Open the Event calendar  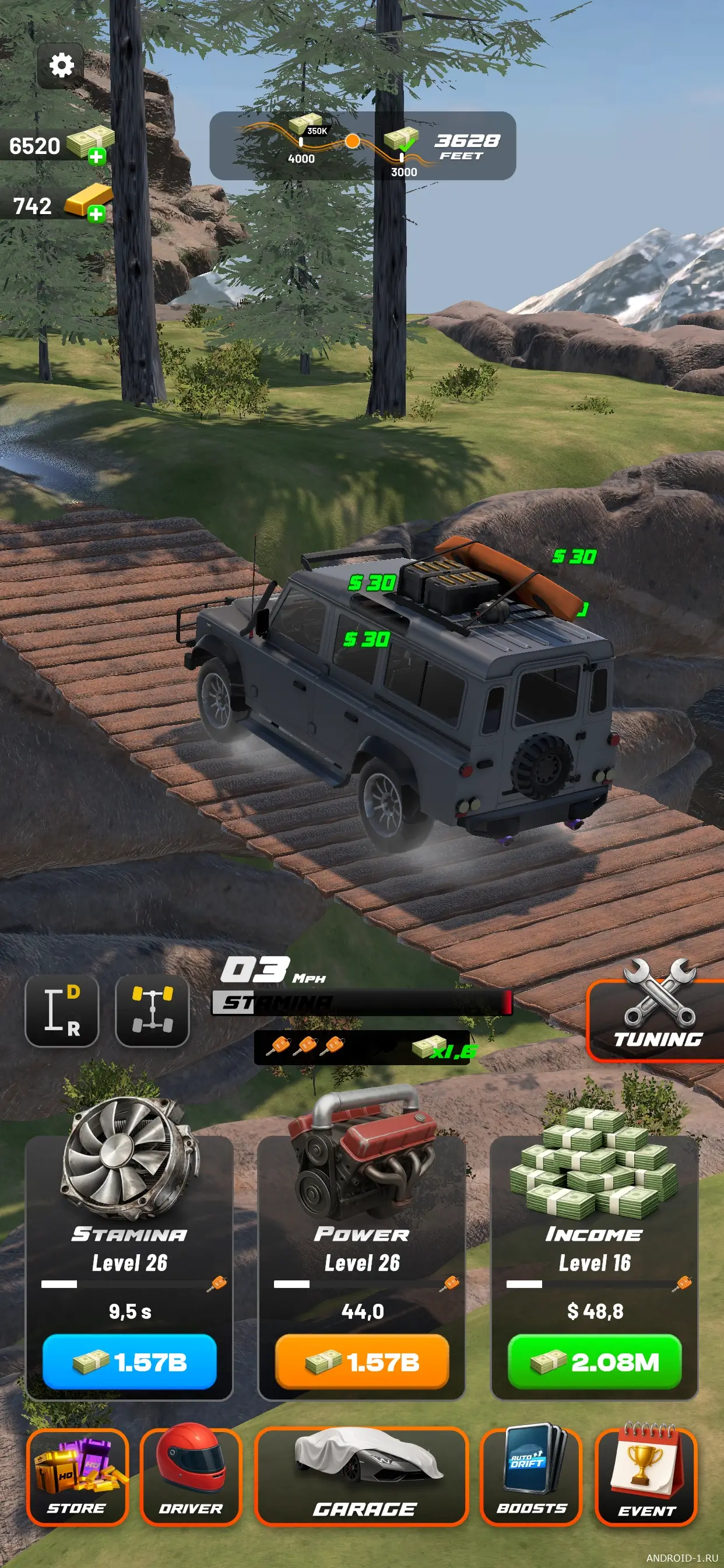point(646,1475)
